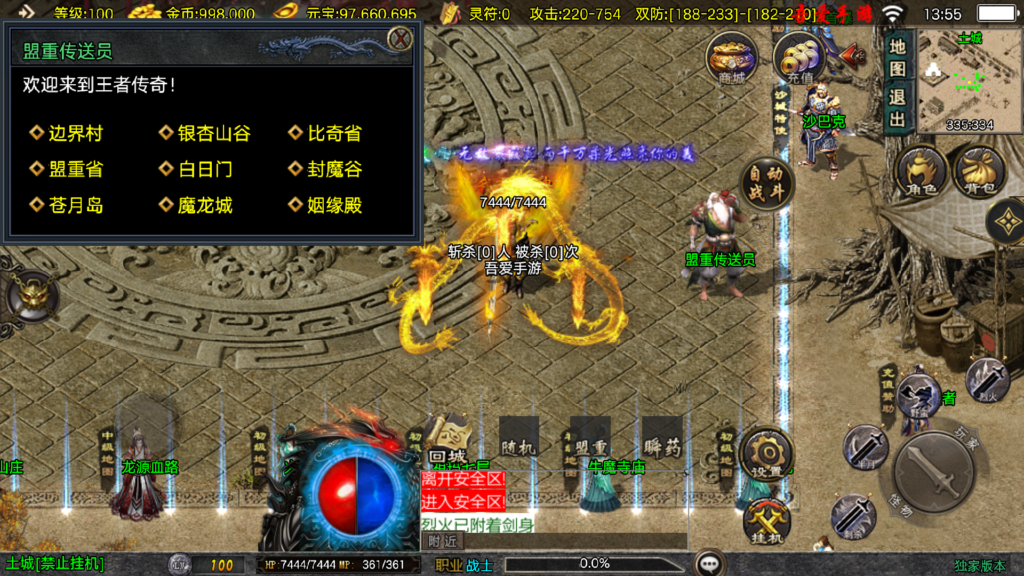1024x576 pixels.
Task: Teleport to 封魔谷
Action: coord(333,169)
